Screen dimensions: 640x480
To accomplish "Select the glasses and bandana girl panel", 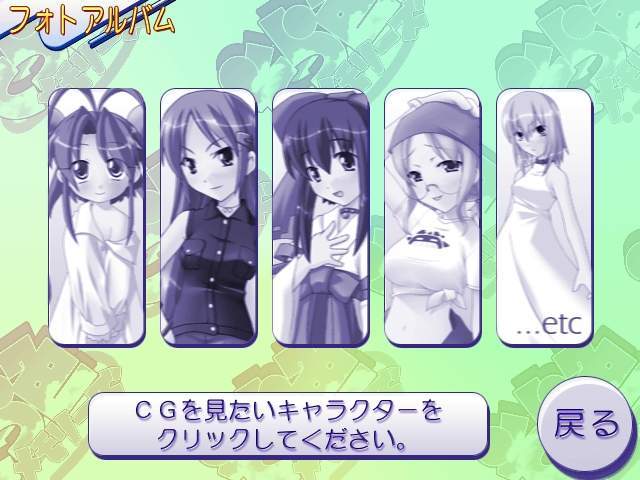I will pos(433,217).
